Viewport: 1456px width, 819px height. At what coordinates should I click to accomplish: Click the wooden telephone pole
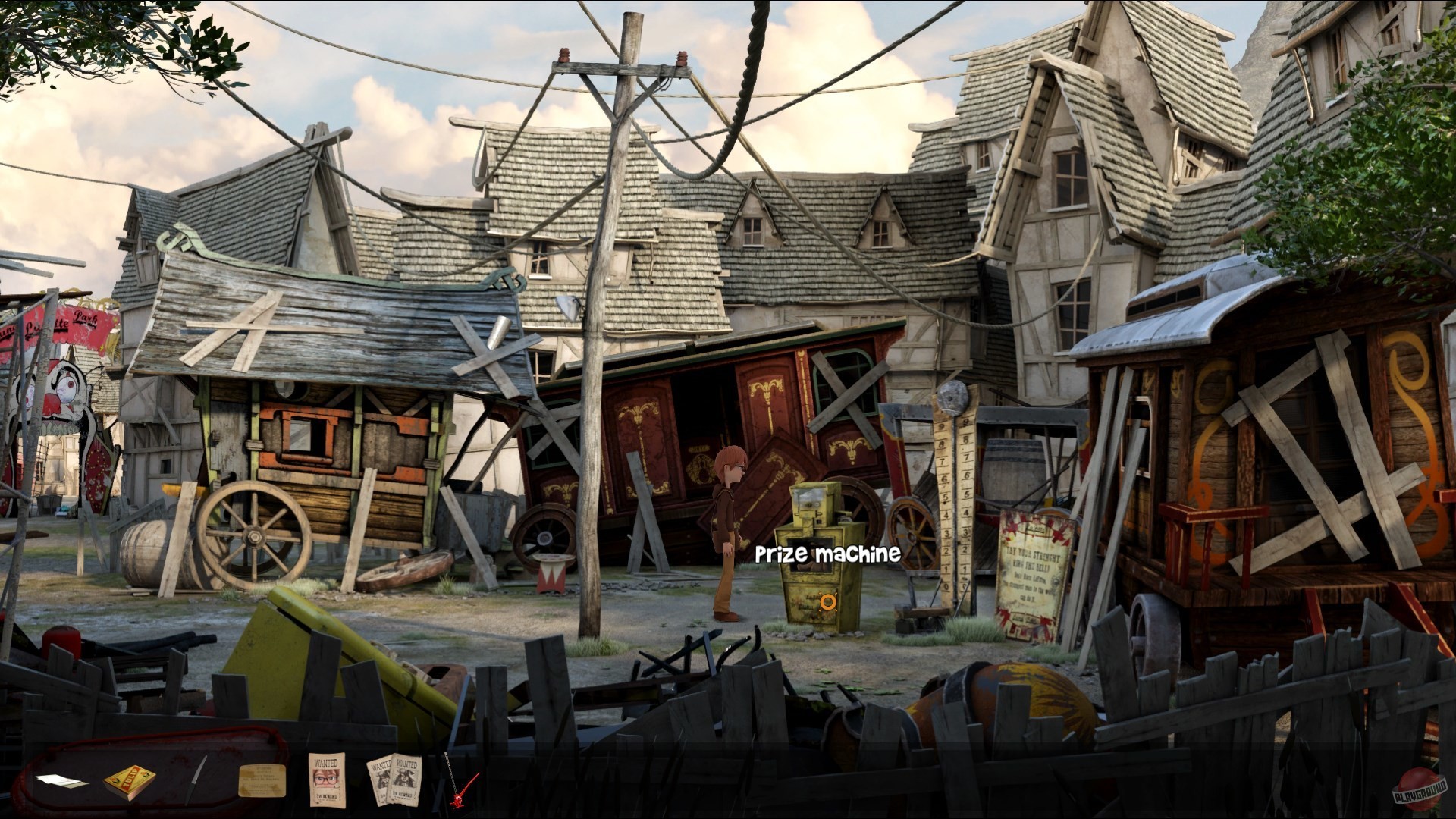click(x=599, y=379)
